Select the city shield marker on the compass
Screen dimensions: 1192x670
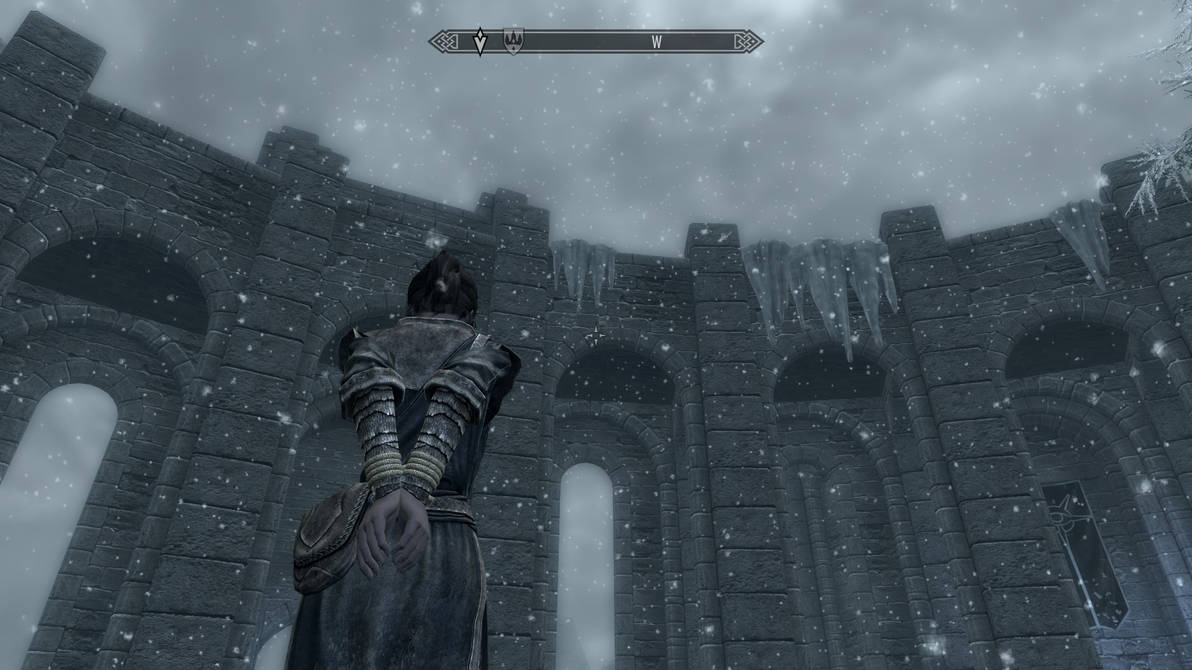[x=512, y=40]
